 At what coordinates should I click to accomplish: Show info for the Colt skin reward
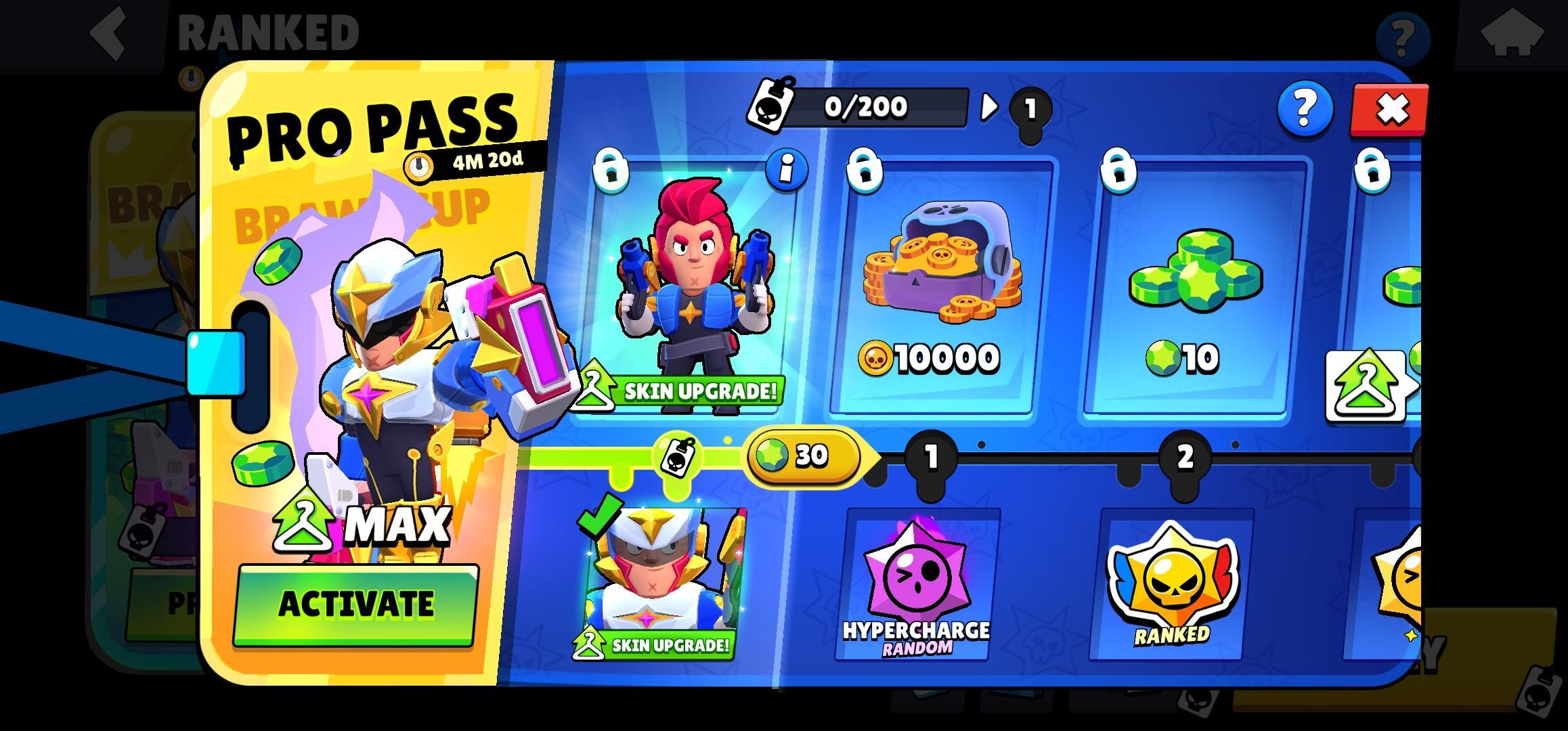(x=786, y=169)
